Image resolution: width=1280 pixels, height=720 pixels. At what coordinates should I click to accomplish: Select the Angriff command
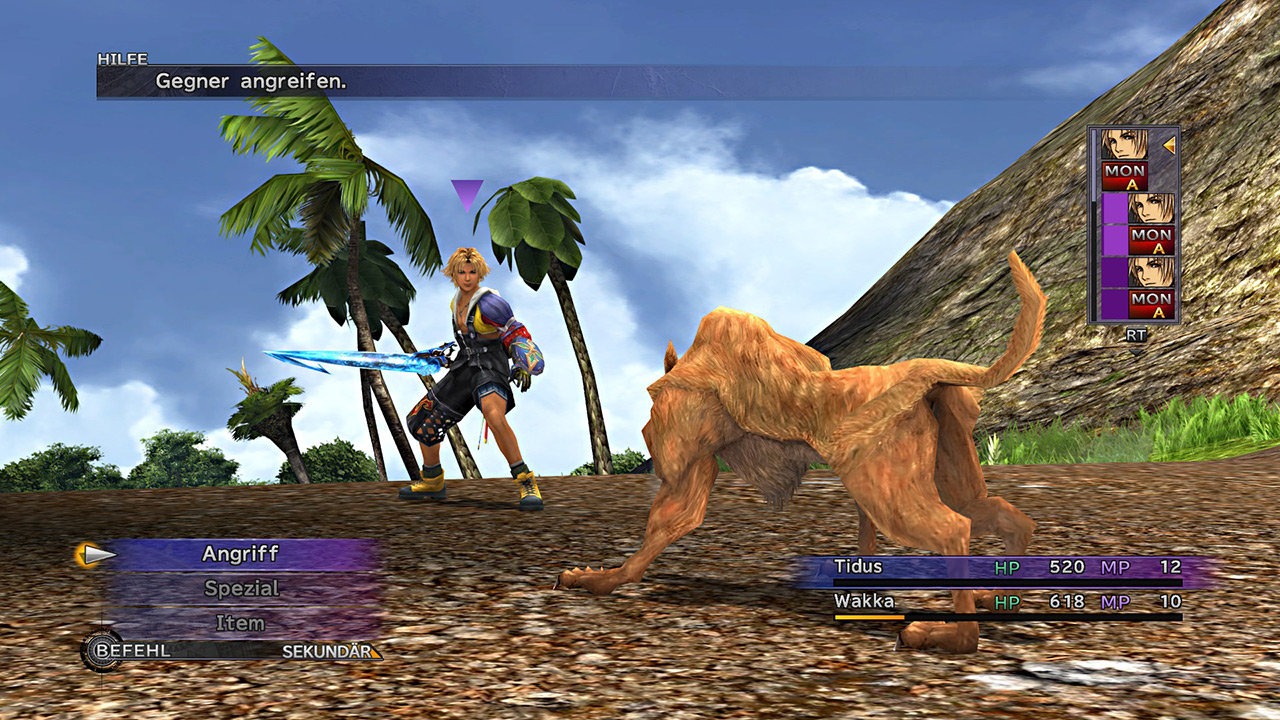[x=241, y=554]
